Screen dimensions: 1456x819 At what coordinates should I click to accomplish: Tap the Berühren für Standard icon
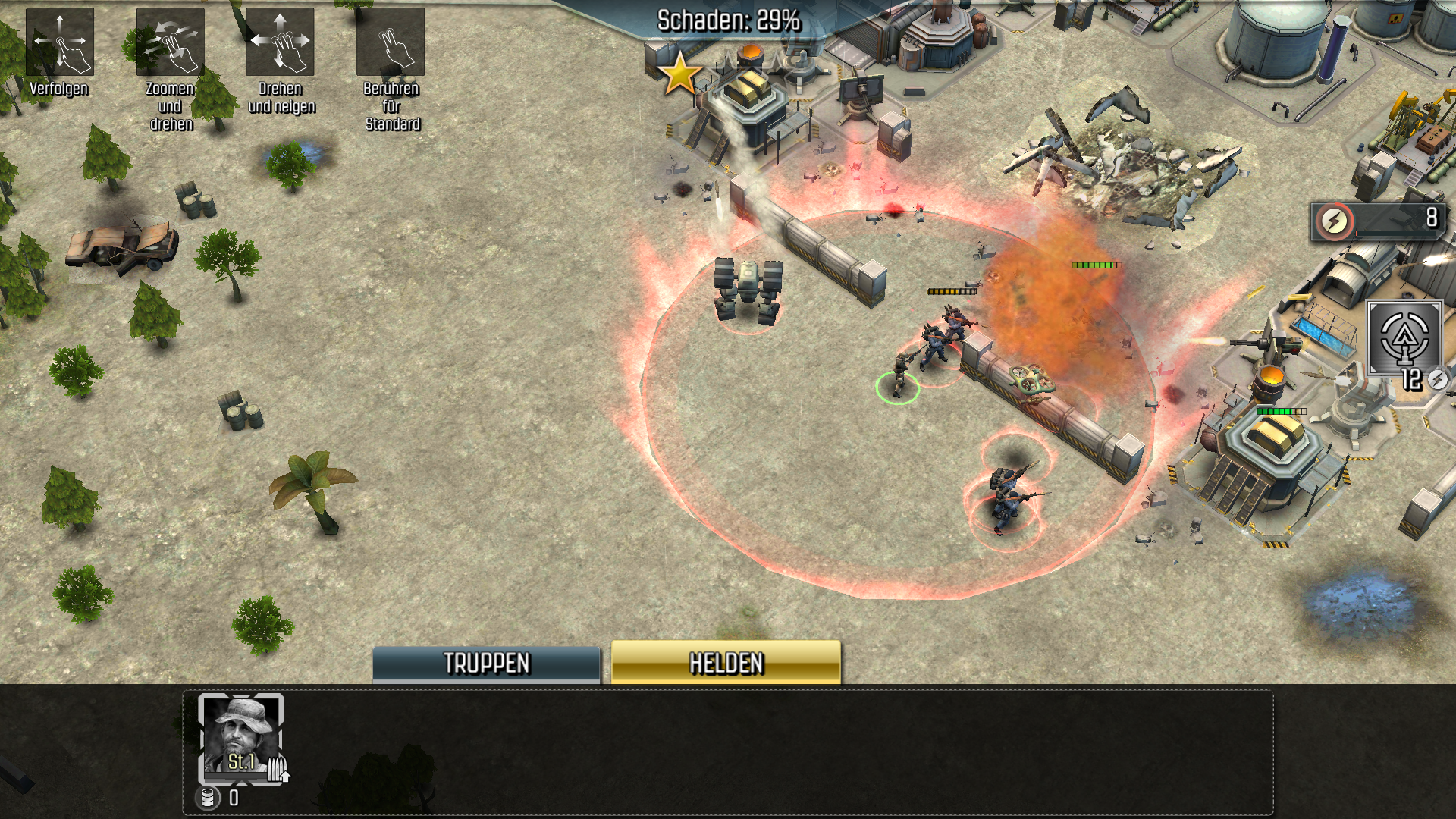(391, 42)
